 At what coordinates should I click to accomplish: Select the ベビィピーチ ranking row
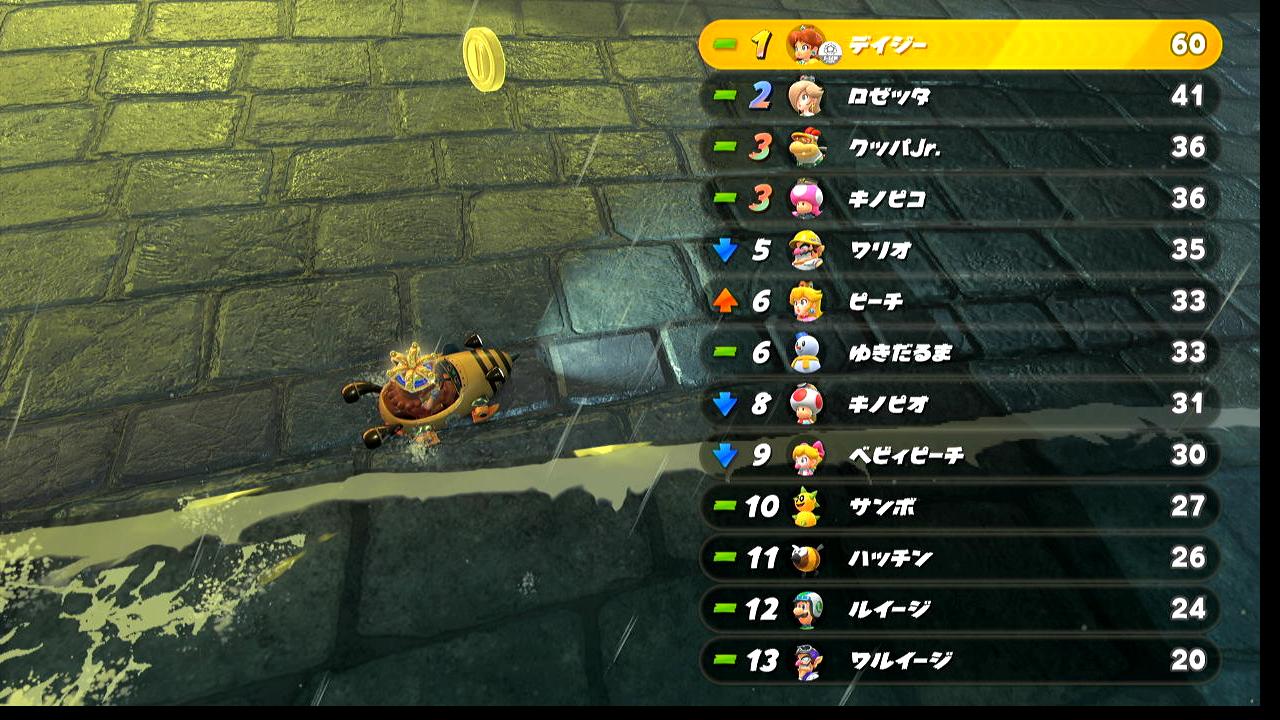tap(960, 455)
